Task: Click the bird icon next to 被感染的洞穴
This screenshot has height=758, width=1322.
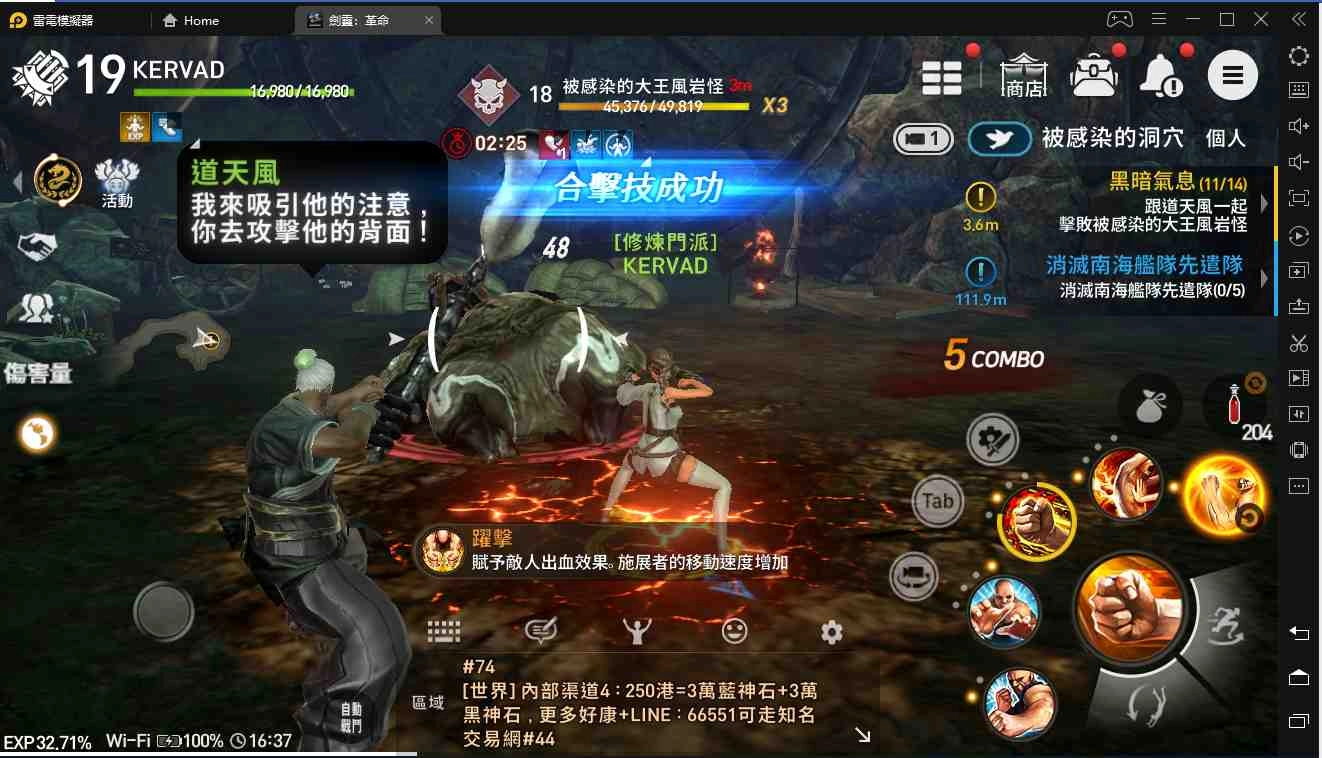Action: 999,139
